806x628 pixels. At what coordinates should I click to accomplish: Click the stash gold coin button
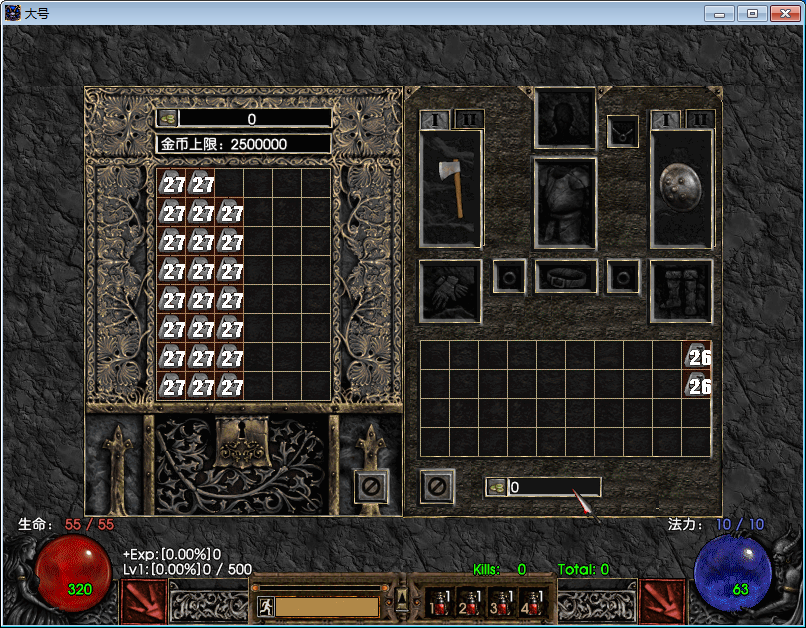(x=167, y=118)
